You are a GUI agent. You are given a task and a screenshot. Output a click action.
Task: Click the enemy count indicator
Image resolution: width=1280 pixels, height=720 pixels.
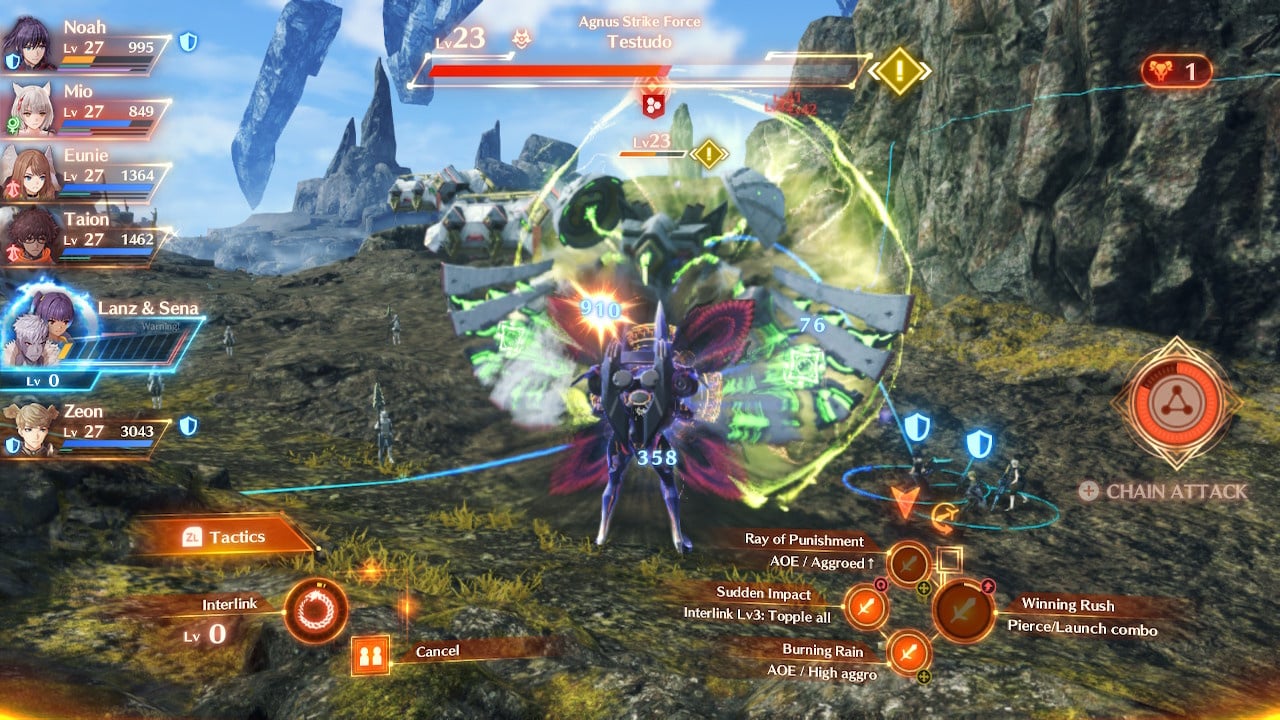click(x=1176, y=72)
